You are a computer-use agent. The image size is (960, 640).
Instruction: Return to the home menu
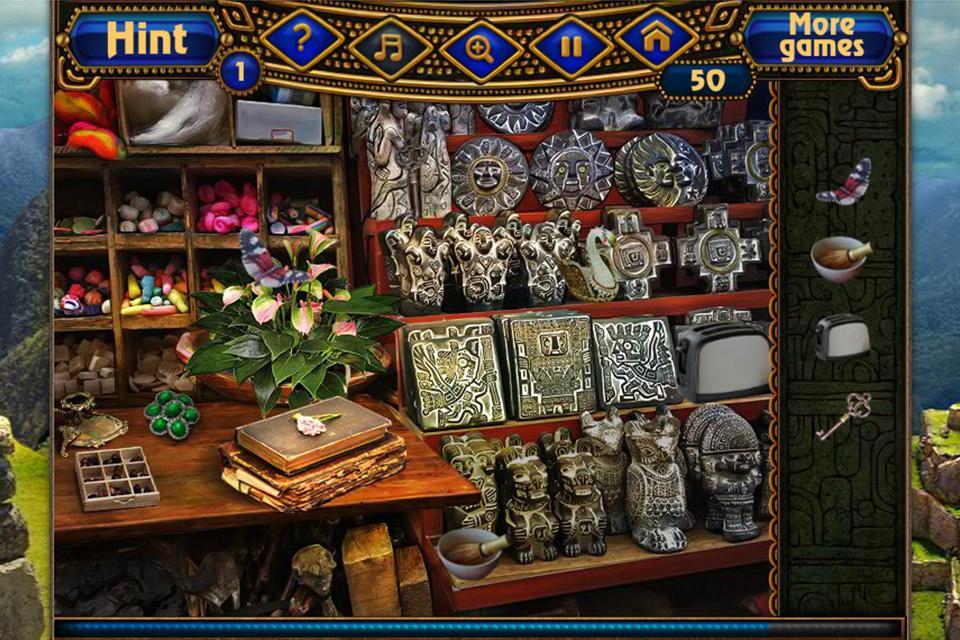click(x=657, y=39)
